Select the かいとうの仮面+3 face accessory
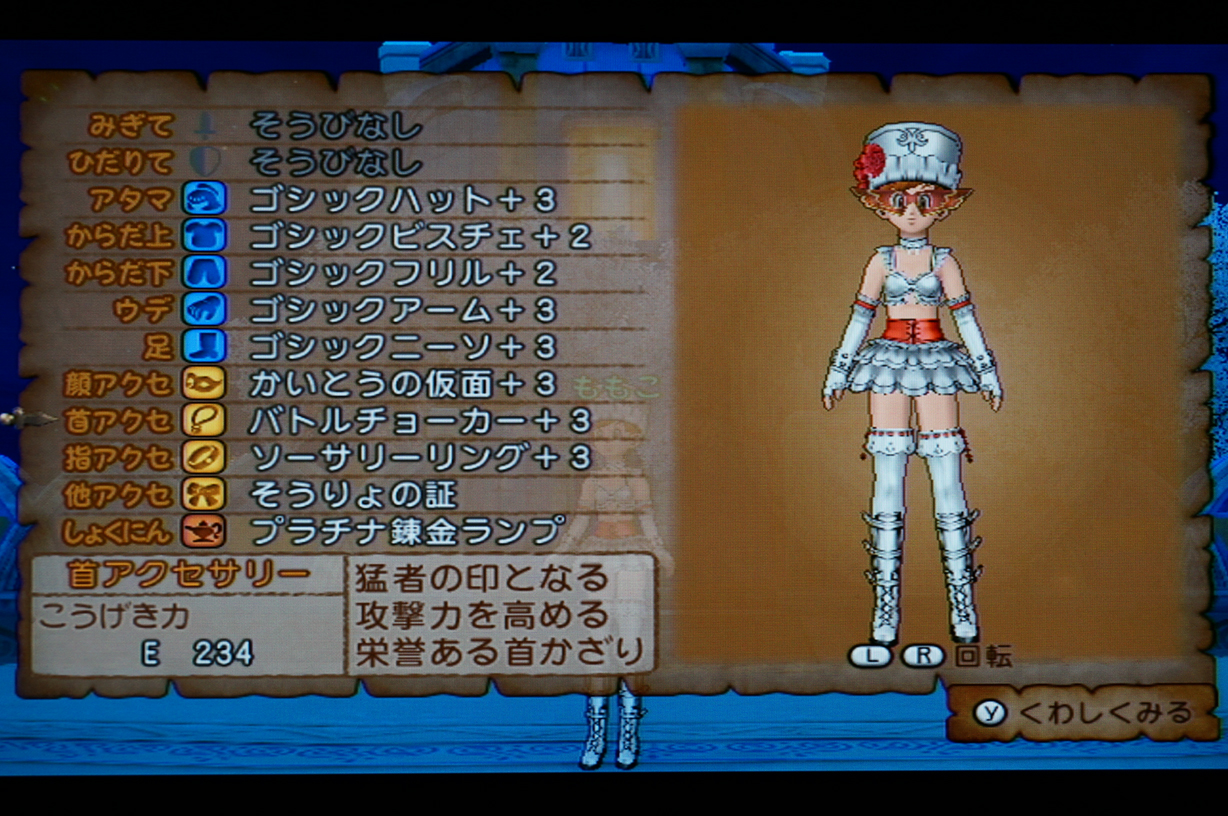Viewport: 1228px width, 816px height. (x=401, y=383)
